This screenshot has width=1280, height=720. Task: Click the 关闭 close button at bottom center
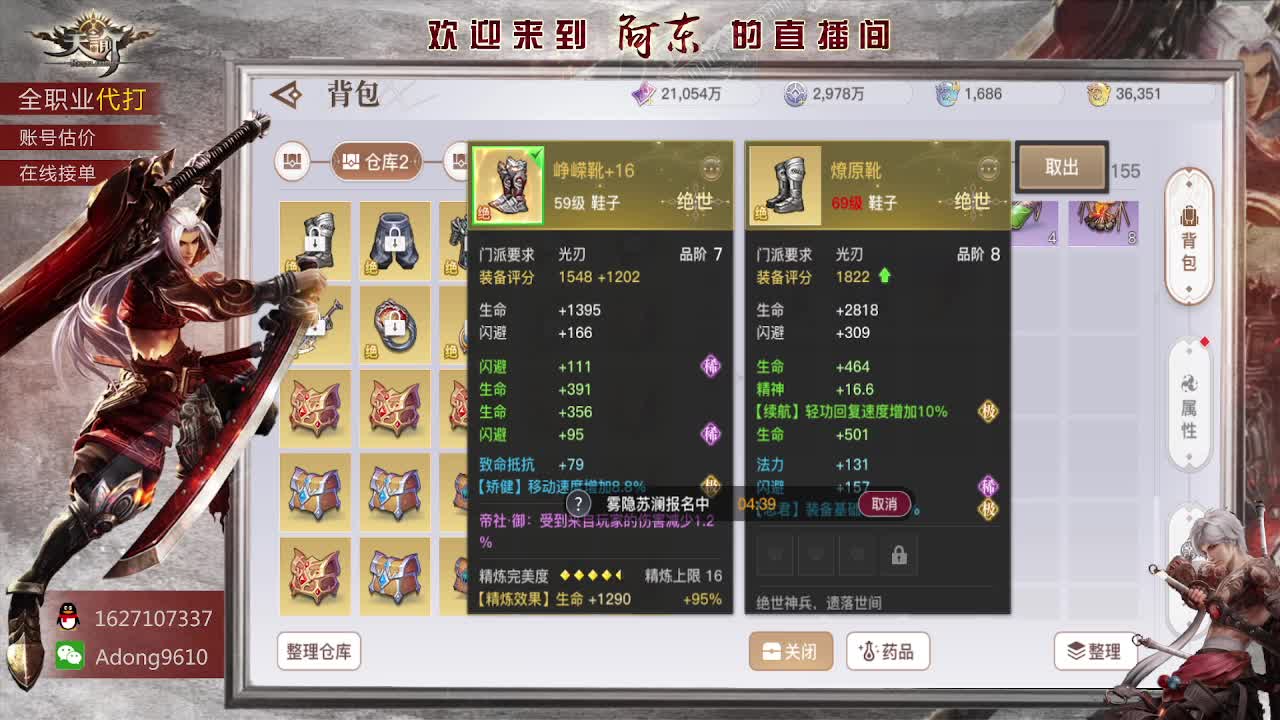(790, 650)
